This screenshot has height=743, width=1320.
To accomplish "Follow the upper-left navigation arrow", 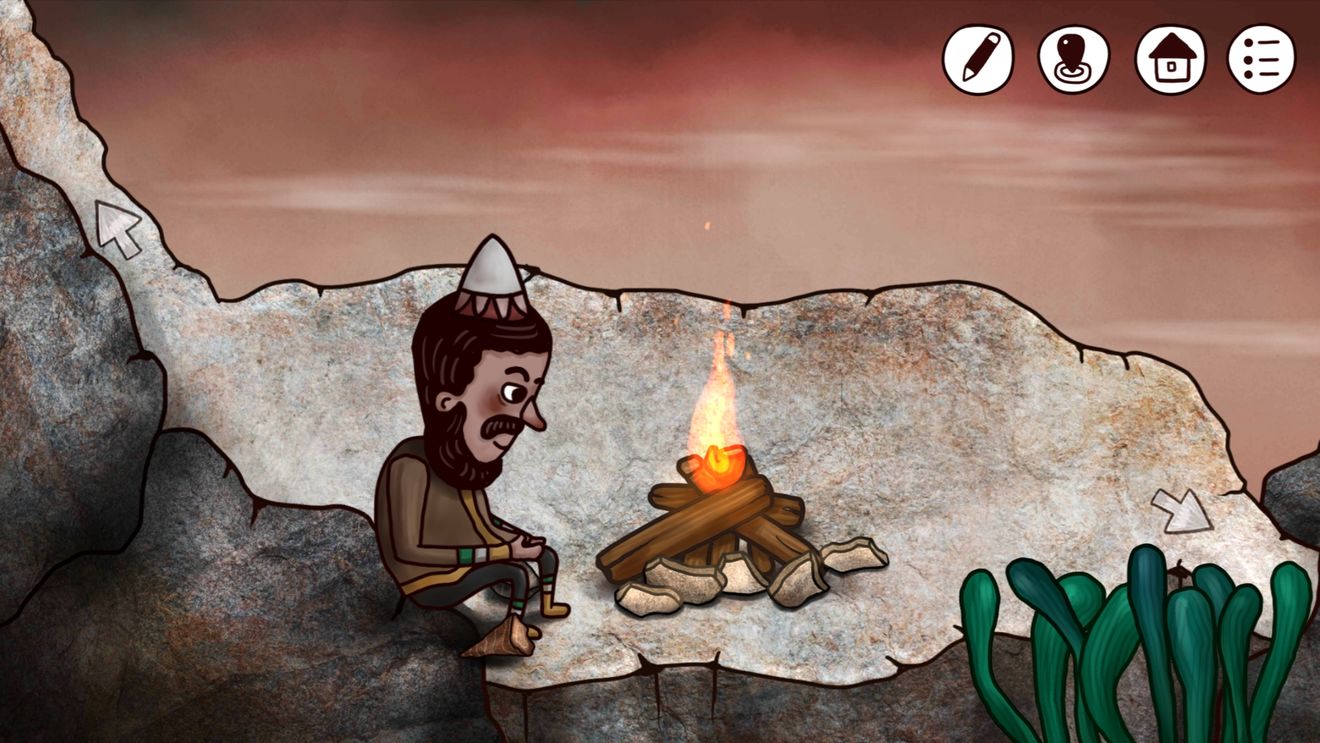I will coord(118,228).
